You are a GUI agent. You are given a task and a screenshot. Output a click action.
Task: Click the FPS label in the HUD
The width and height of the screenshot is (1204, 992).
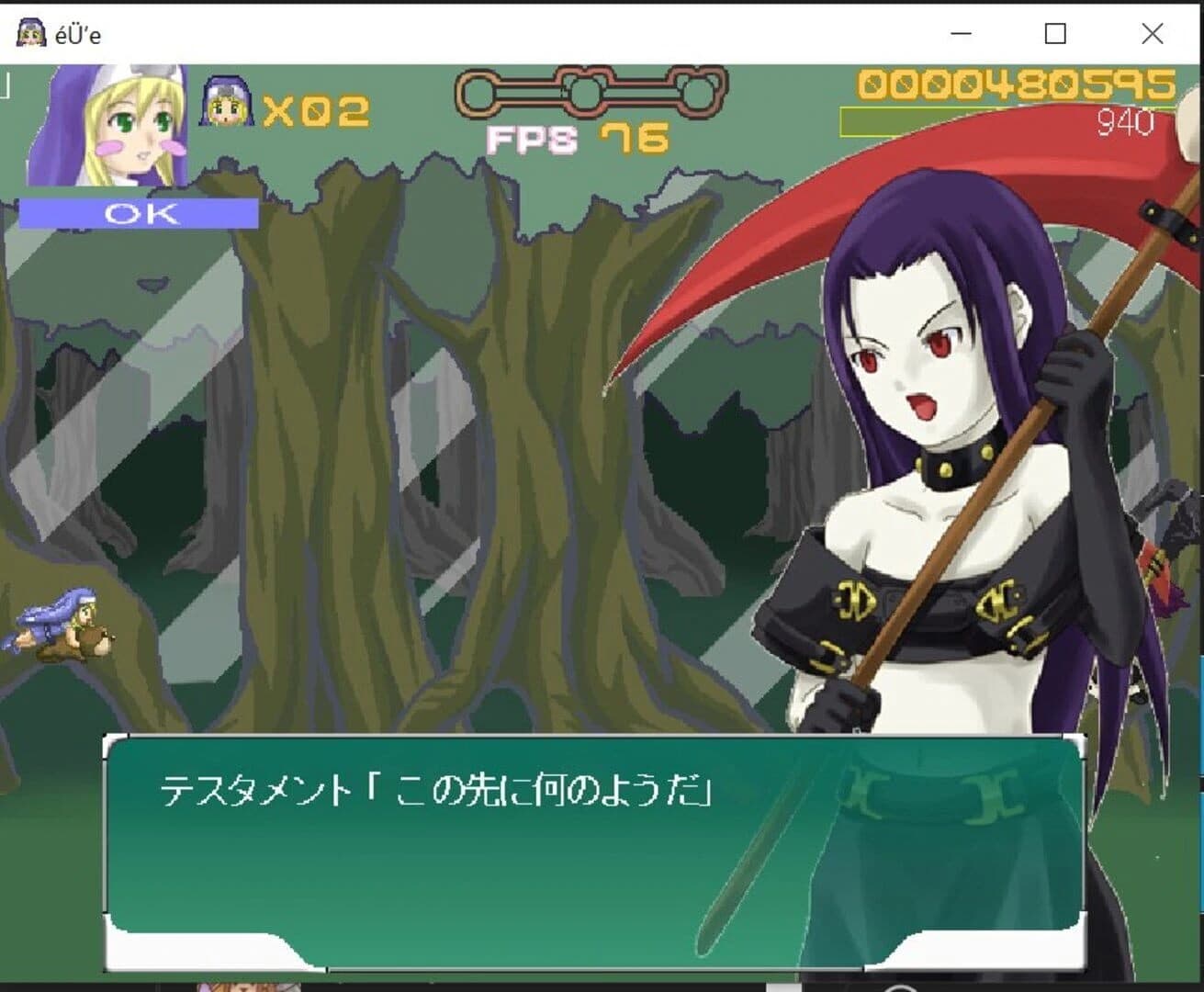(531, 140)
